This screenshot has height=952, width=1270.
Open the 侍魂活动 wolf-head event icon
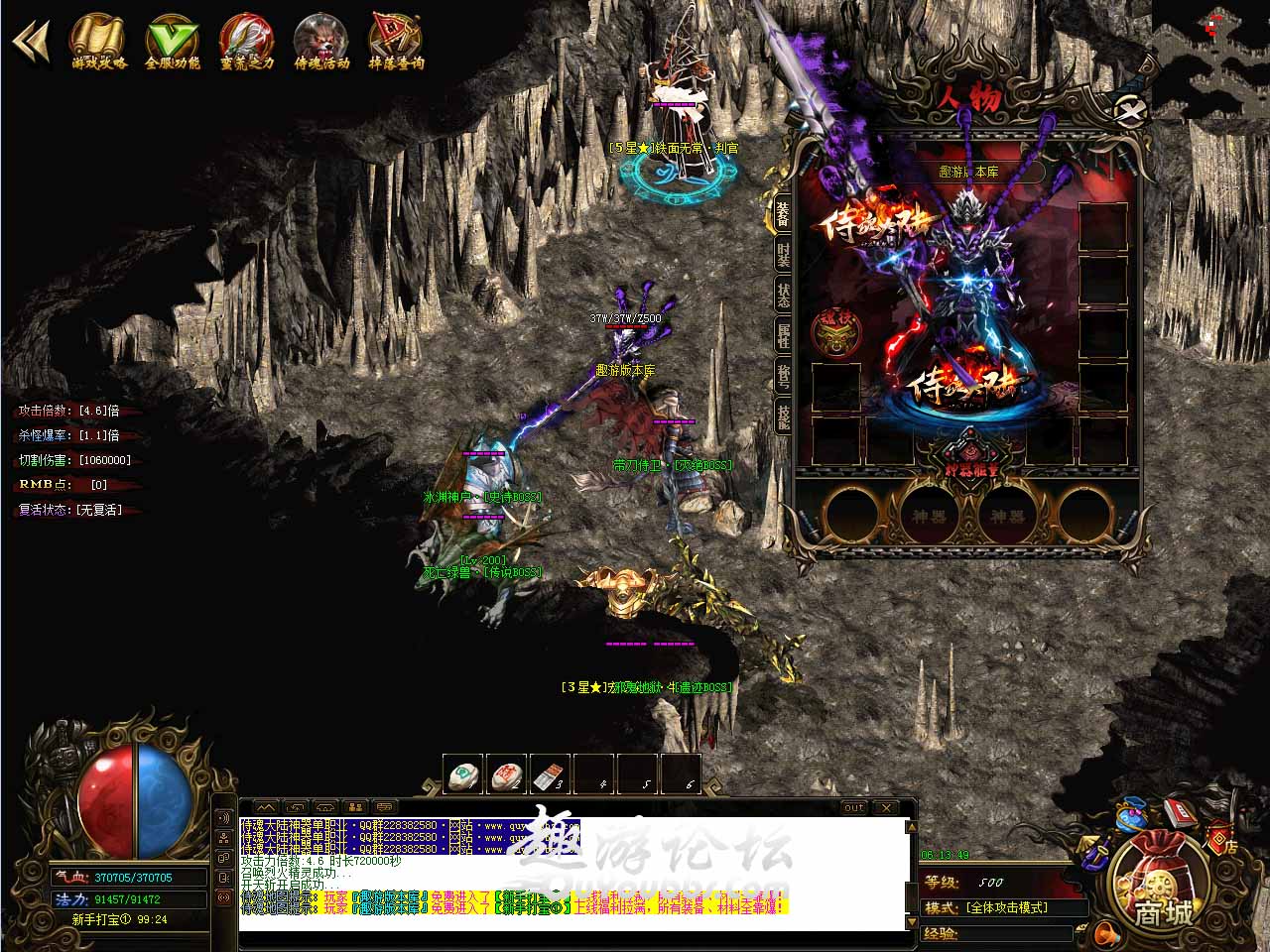321,42
